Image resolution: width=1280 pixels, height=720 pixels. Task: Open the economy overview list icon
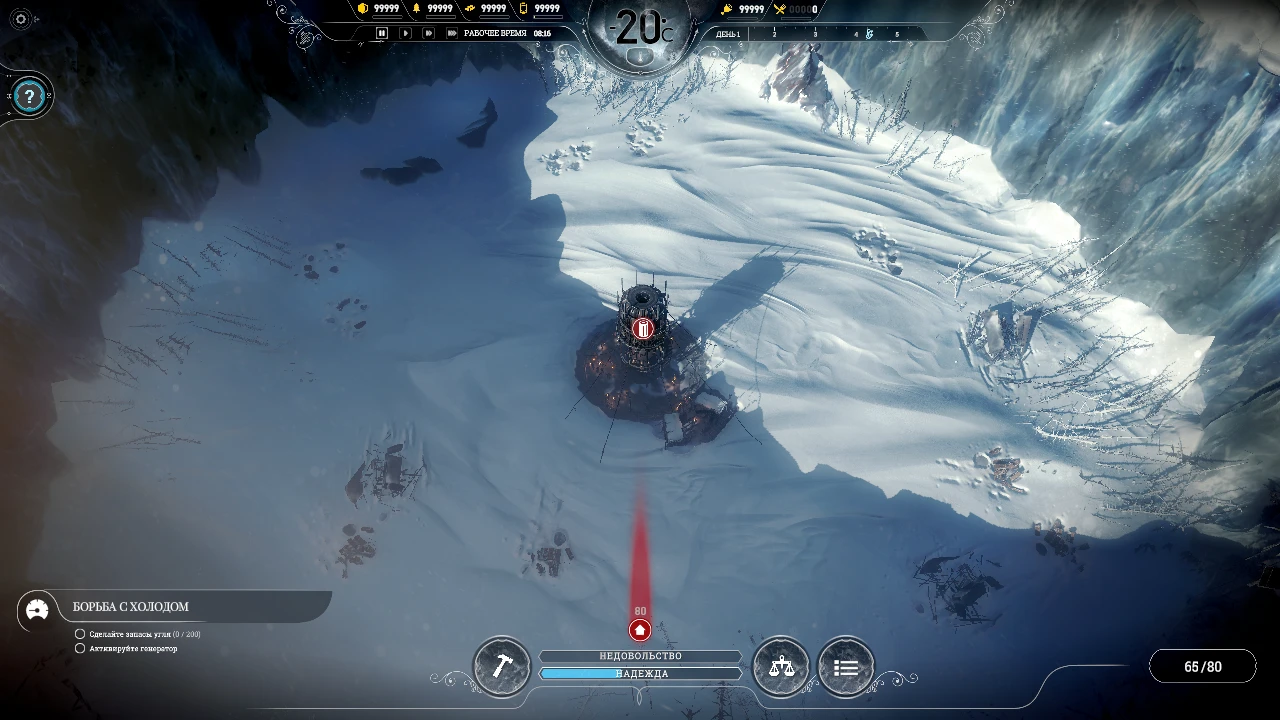tap(846, 666)
